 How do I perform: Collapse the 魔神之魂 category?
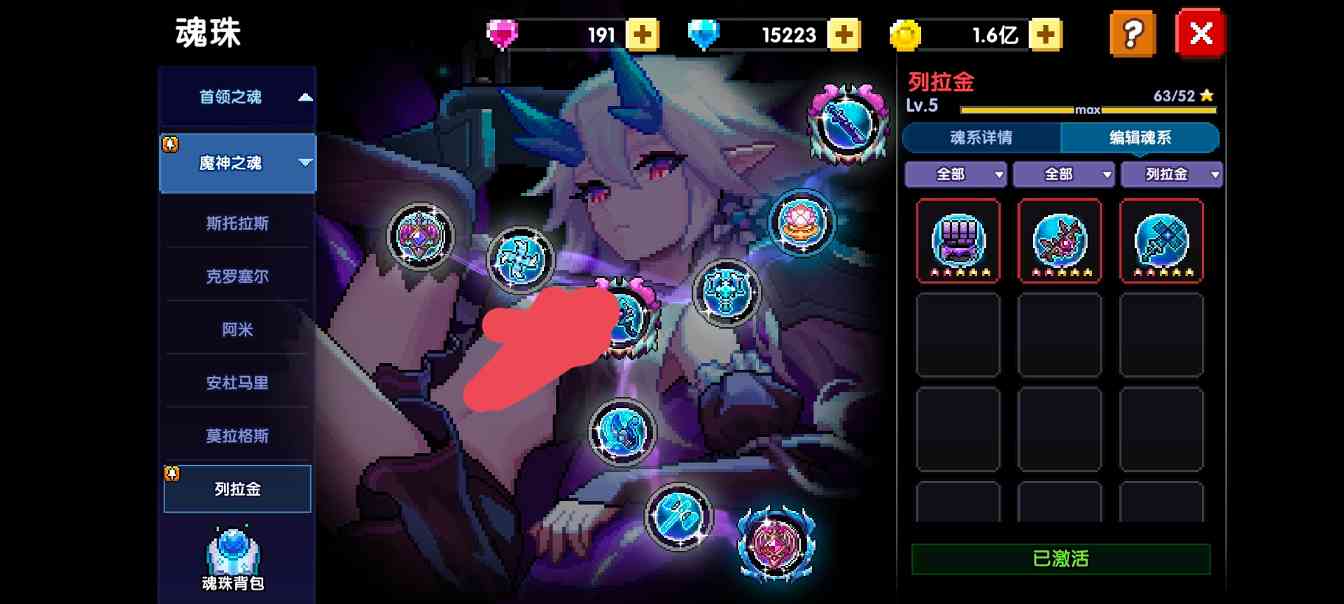pyautogui.click(x=238, y=163)
